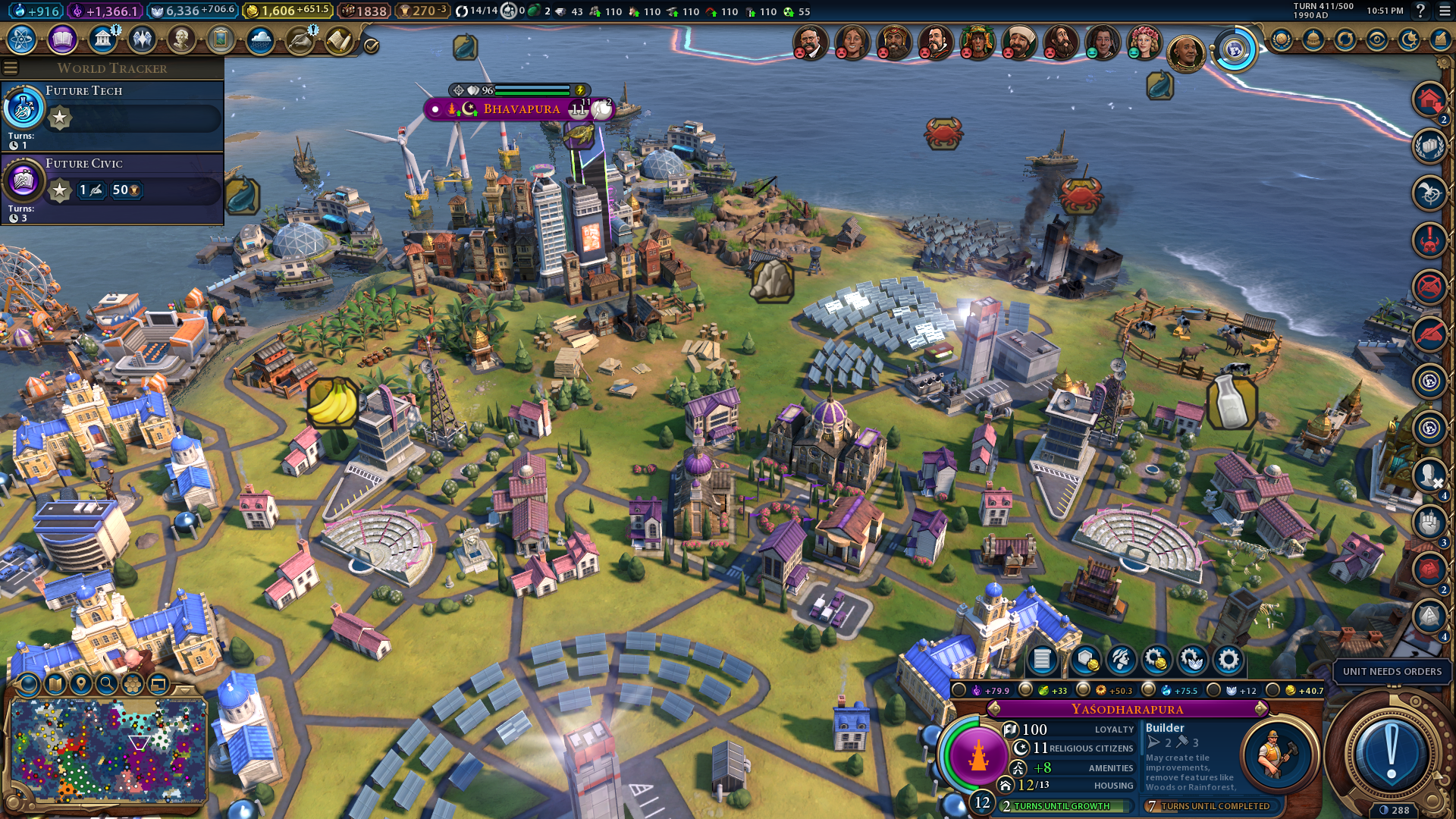Select the Future Civic entry

coord(112,187)
